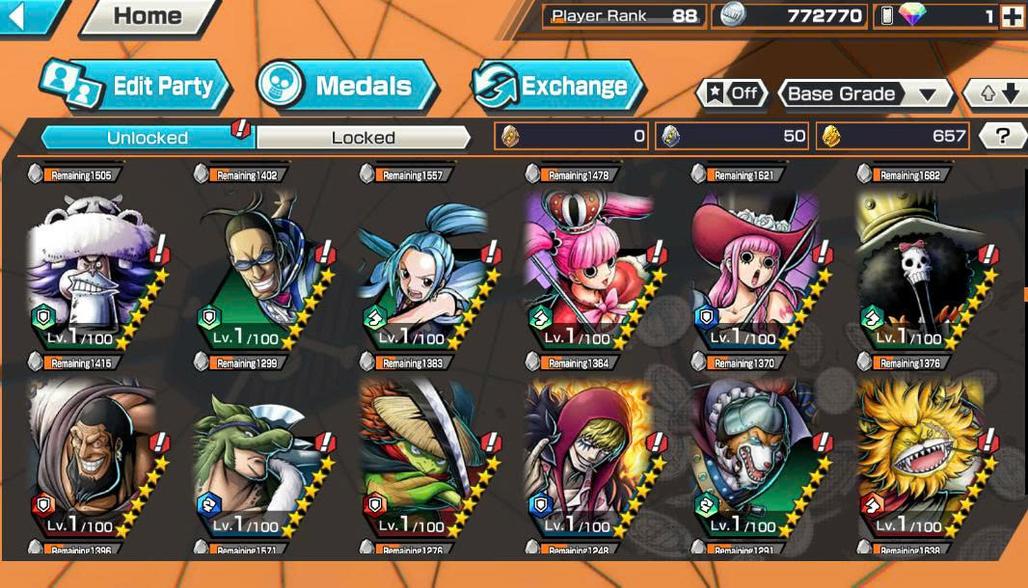Pick the white-furred purple-bearded character card

91,268
